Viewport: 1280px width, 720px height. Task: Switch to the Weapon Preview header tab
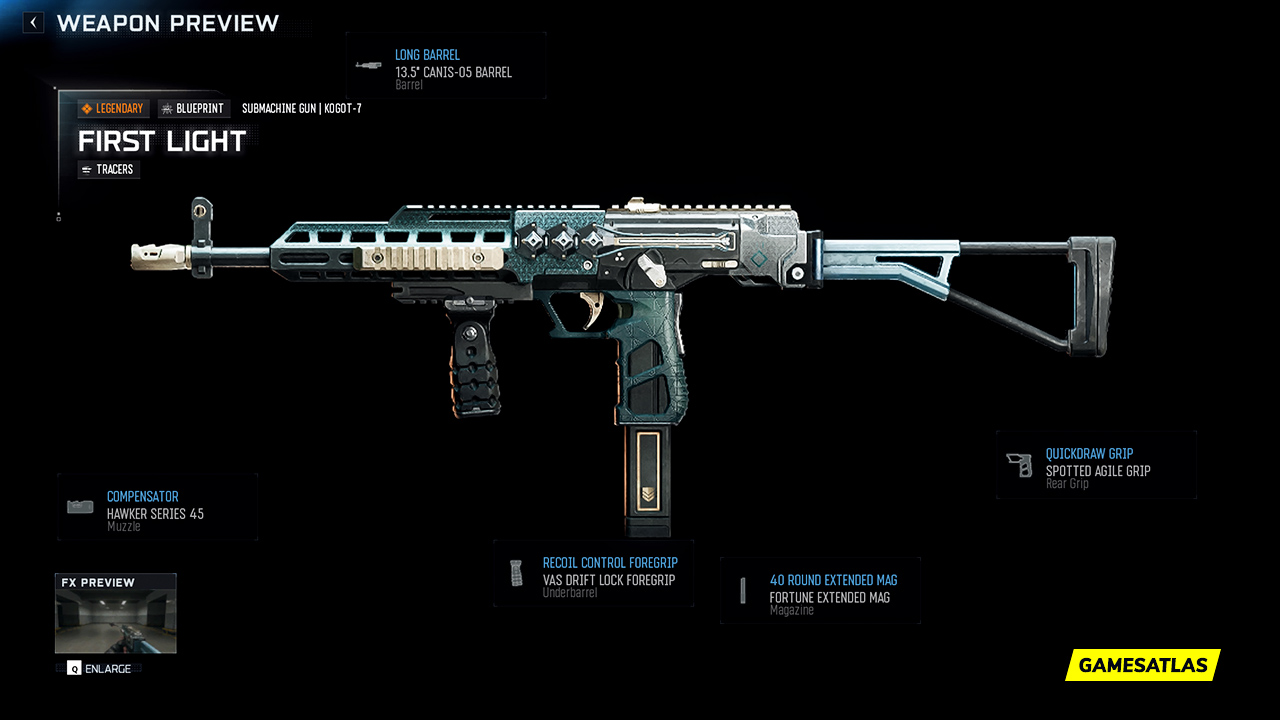(170, 22)
